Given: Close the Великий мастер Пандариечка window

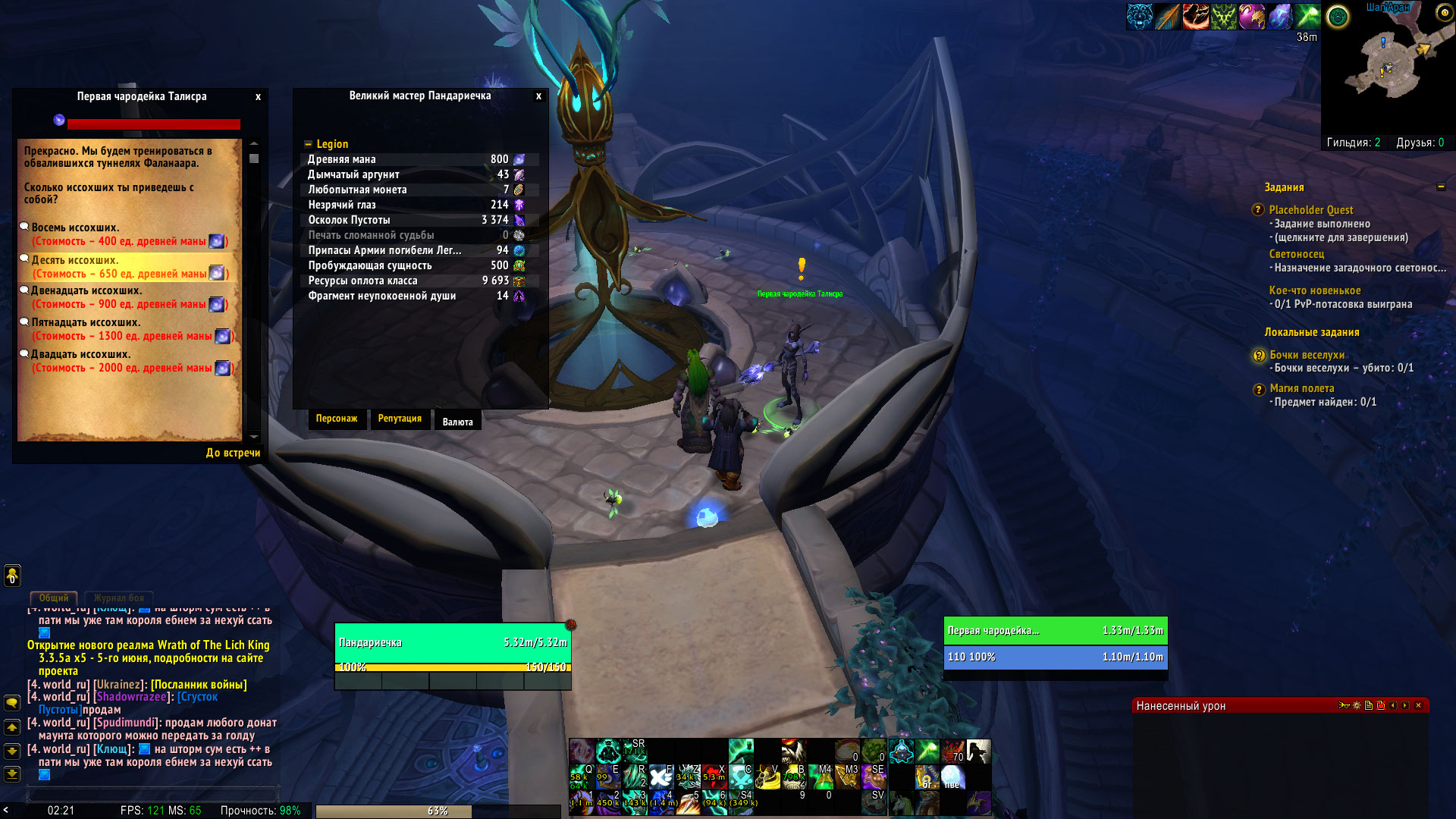Looking at the screenshot, I should click(x=538, y=96).
